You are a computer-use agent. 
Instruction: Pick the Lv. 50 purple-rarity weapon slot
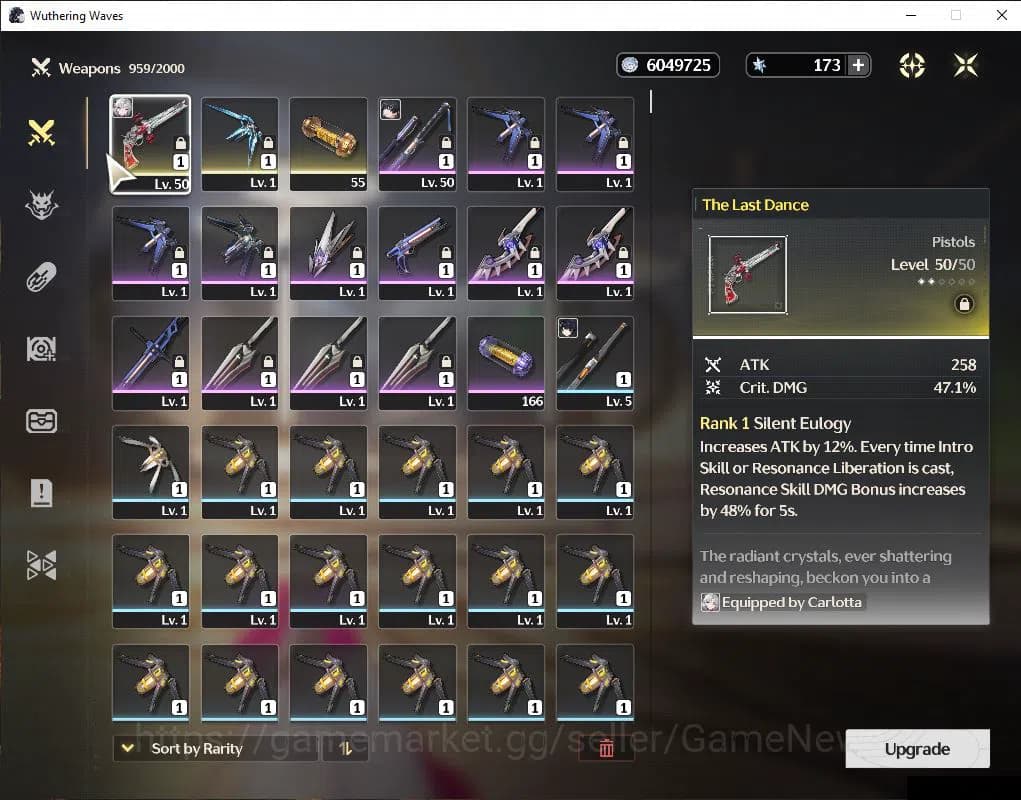click(417, 142)
